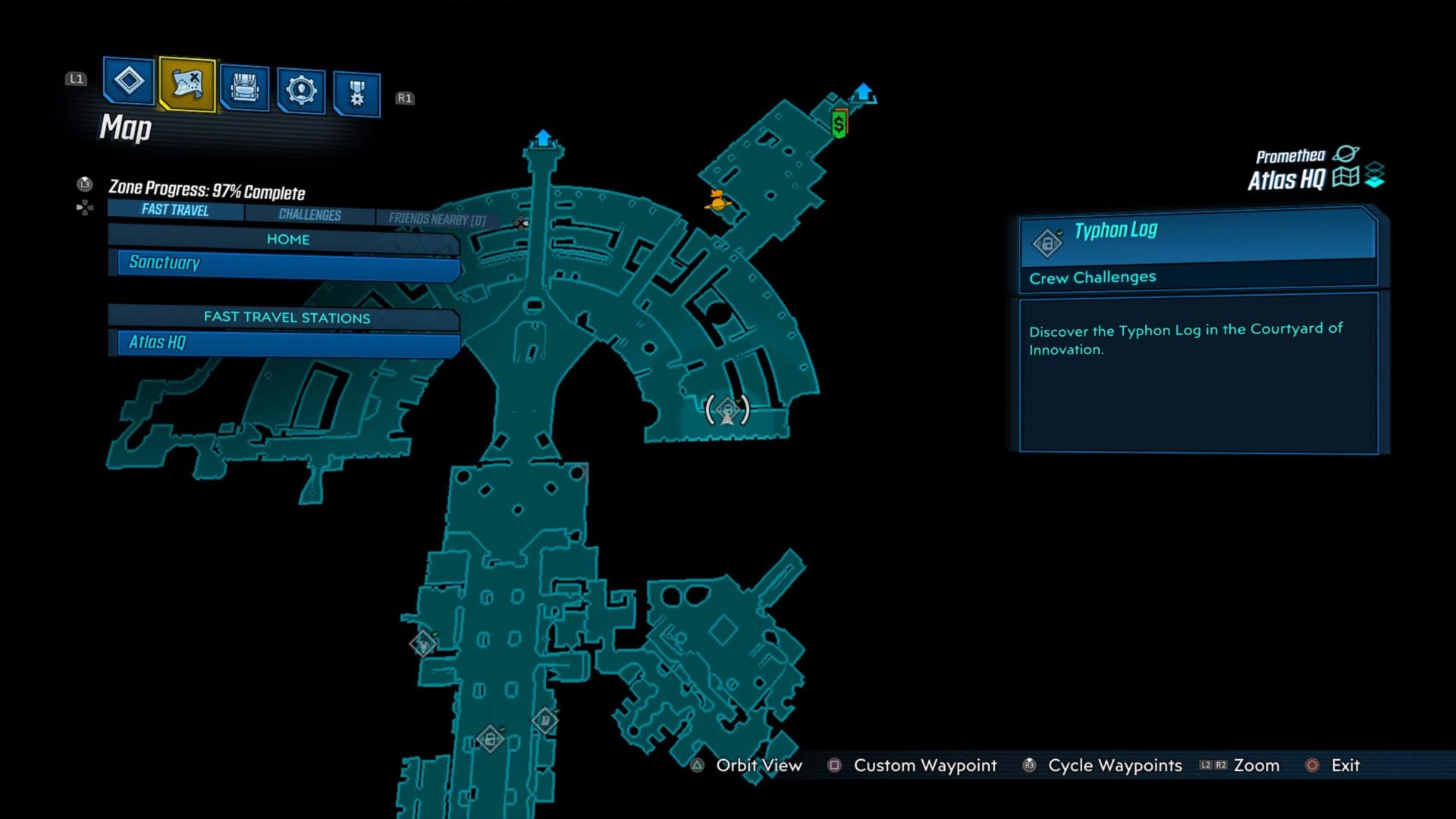This screenshot has height=819, width=1456.
Task: Click the green dollar vending machine marker
Action: pos(838,123)
